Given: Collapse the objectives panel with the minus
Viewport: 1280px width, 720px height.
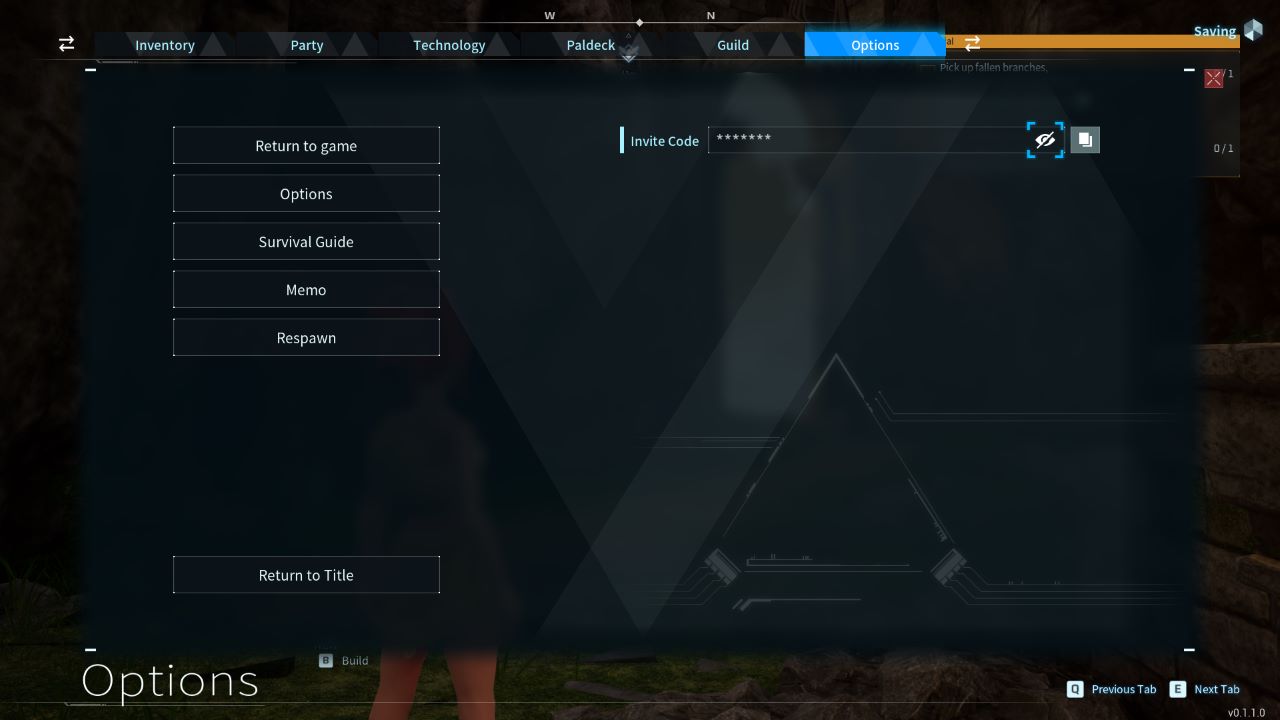Looking at the screenshot, I should (1188, 69).
